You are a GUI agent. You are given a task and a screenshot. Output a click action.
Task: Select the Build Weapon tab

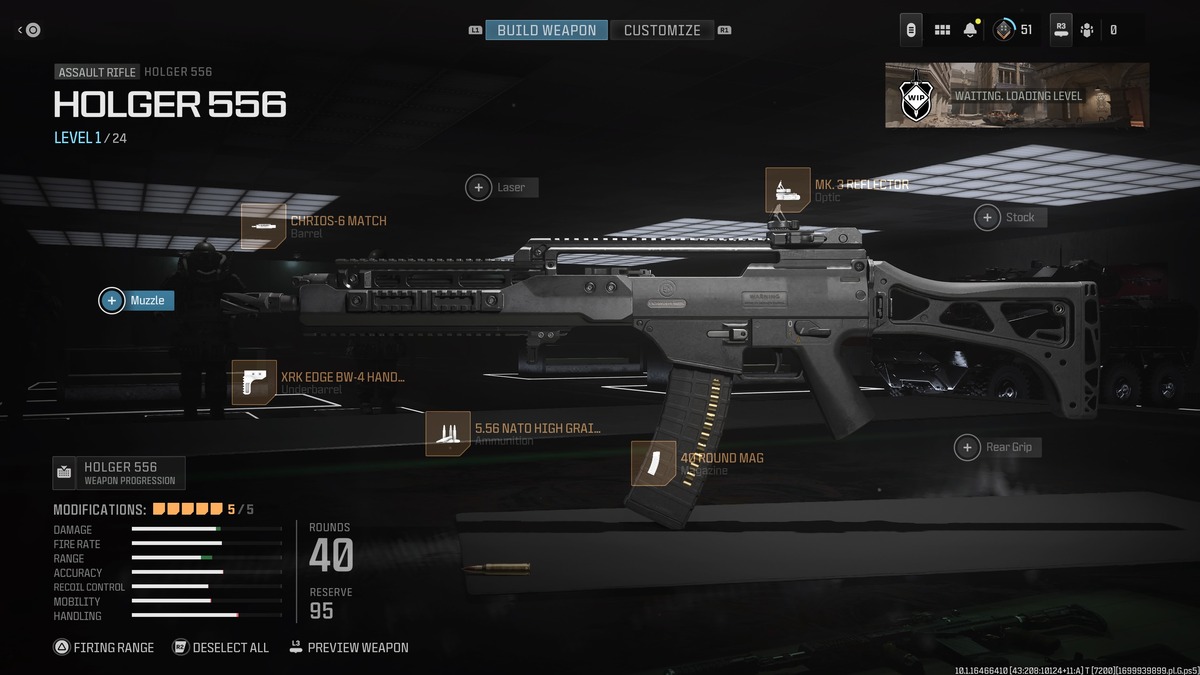coord(547,30)
